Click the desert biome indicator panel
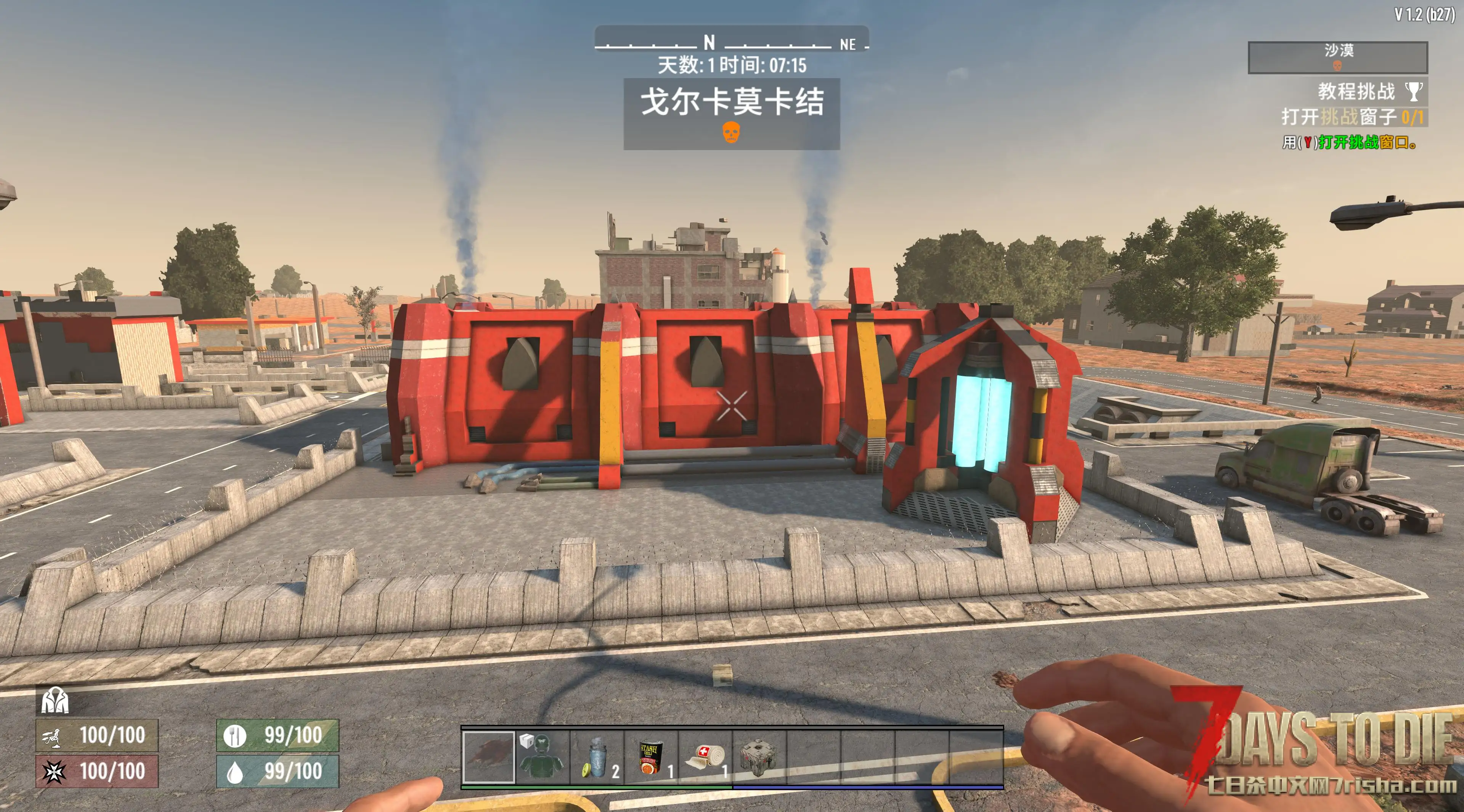The image size is (1464, 812). (x=1337, y=57)
